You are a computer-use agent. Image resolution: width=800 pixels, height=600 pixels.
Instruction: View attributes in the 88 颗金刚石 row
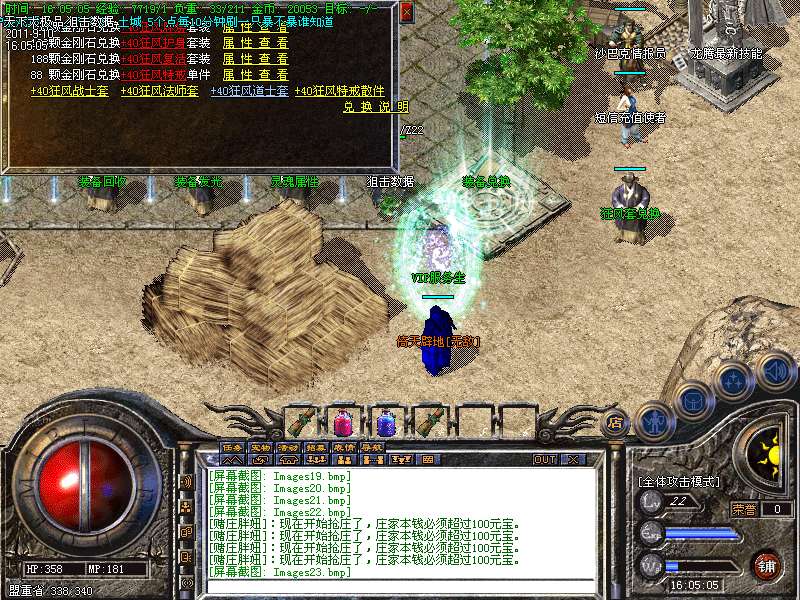pyautogui.click(x=255, y=75)
